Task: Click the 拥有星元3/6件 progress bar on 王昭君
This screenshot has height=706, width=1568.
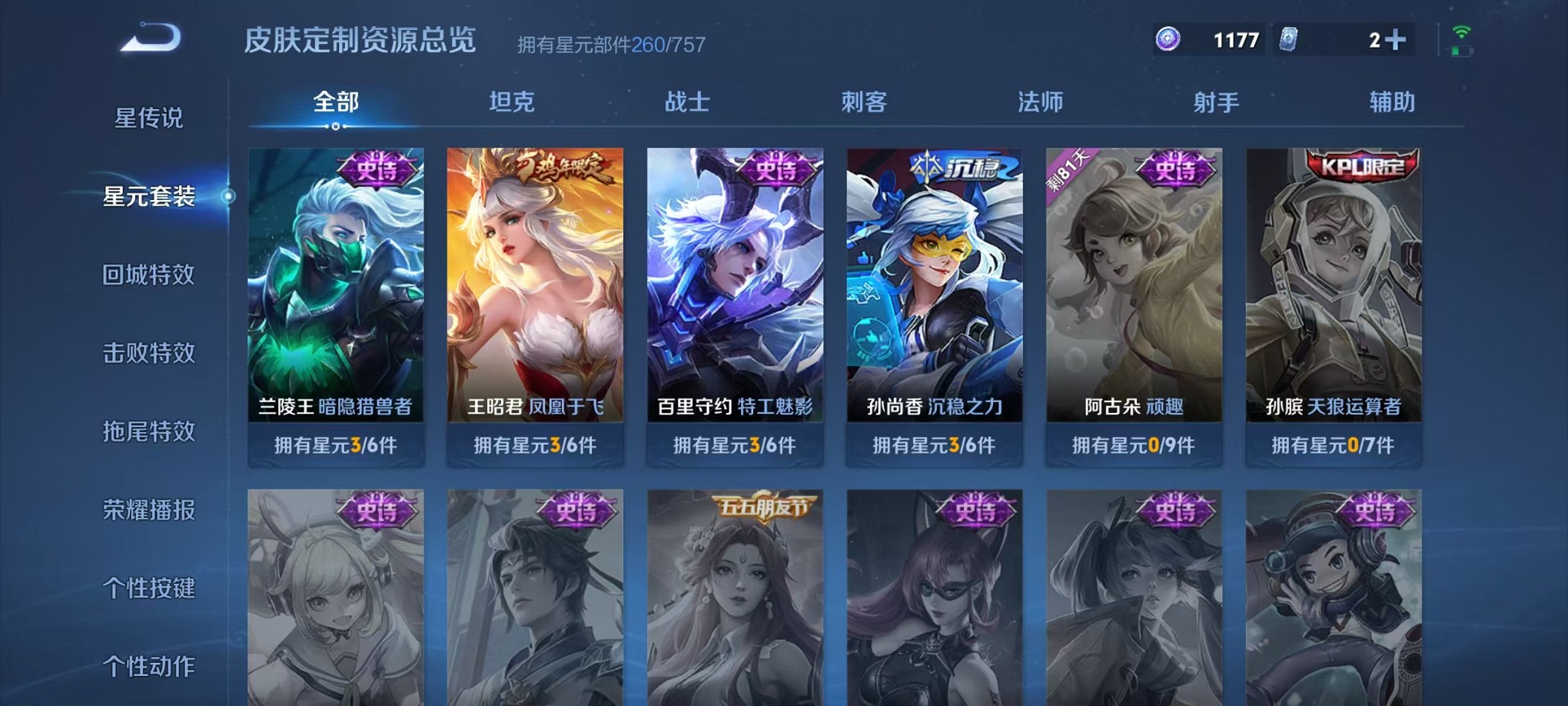Action: click(x=536, y=443)
